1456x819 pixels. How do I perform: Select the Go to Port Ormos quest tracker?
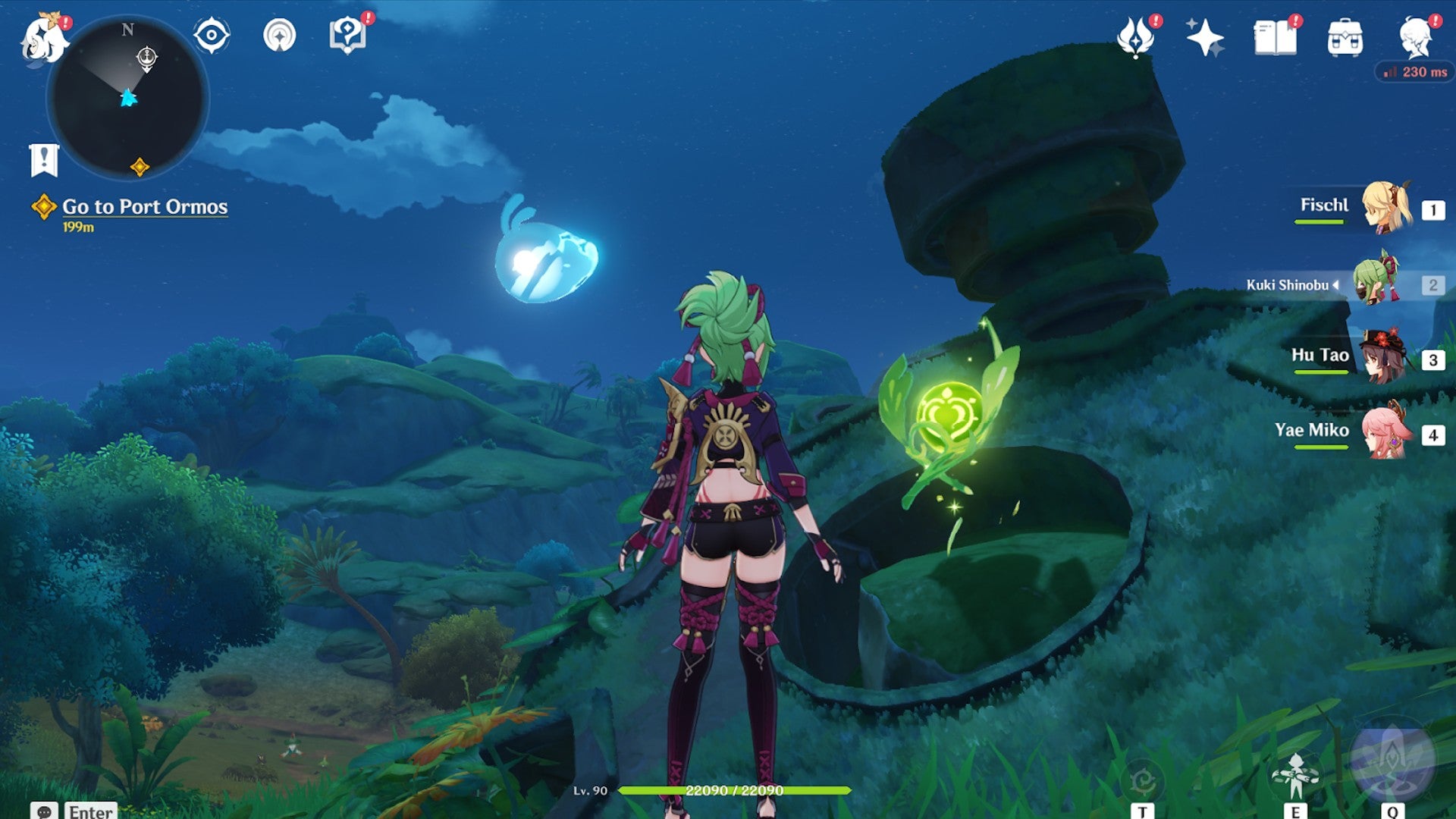(x=144, y=207)
